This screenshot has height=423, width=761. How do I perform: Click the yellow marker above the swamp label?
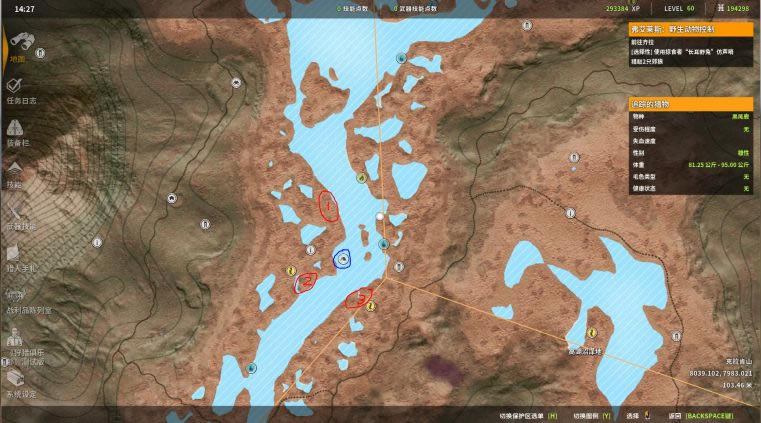pyautogui.click(x=592, y=332)
